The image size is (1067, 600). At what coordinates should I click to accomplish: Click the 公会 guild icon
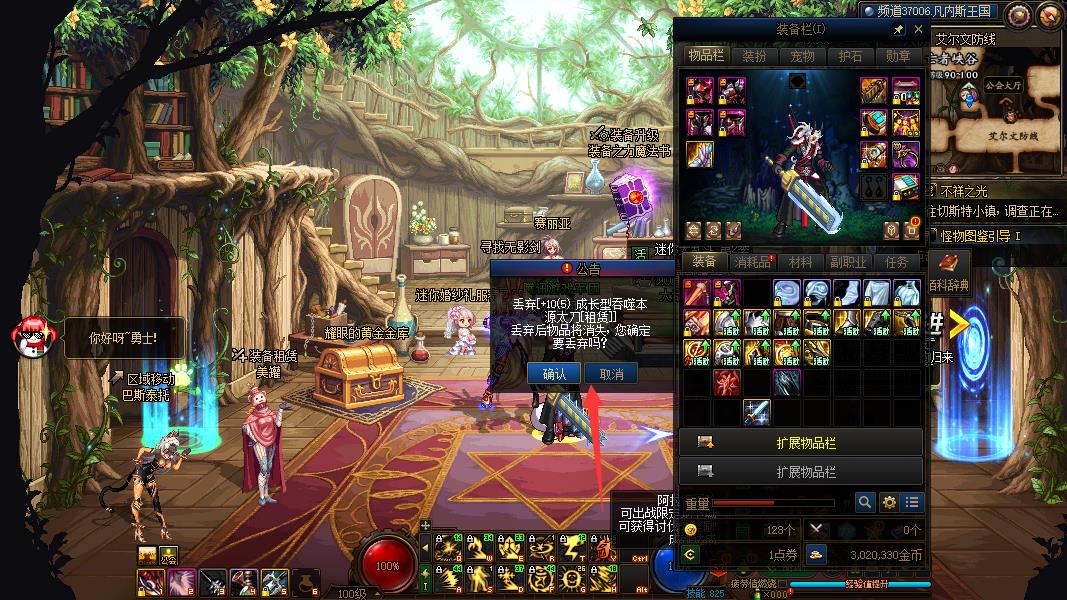point(168,556)
